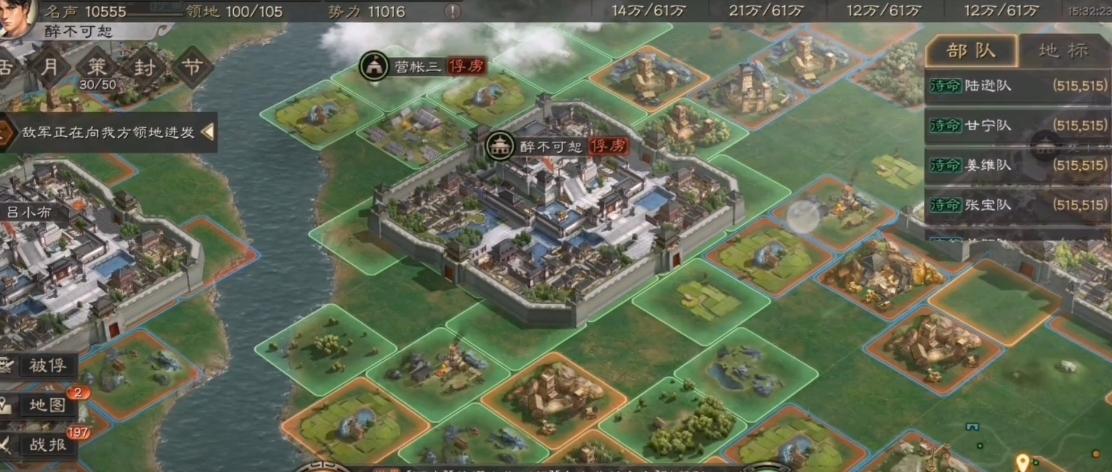
Task: Open the 节 diamond button
Action: [190, 68]
